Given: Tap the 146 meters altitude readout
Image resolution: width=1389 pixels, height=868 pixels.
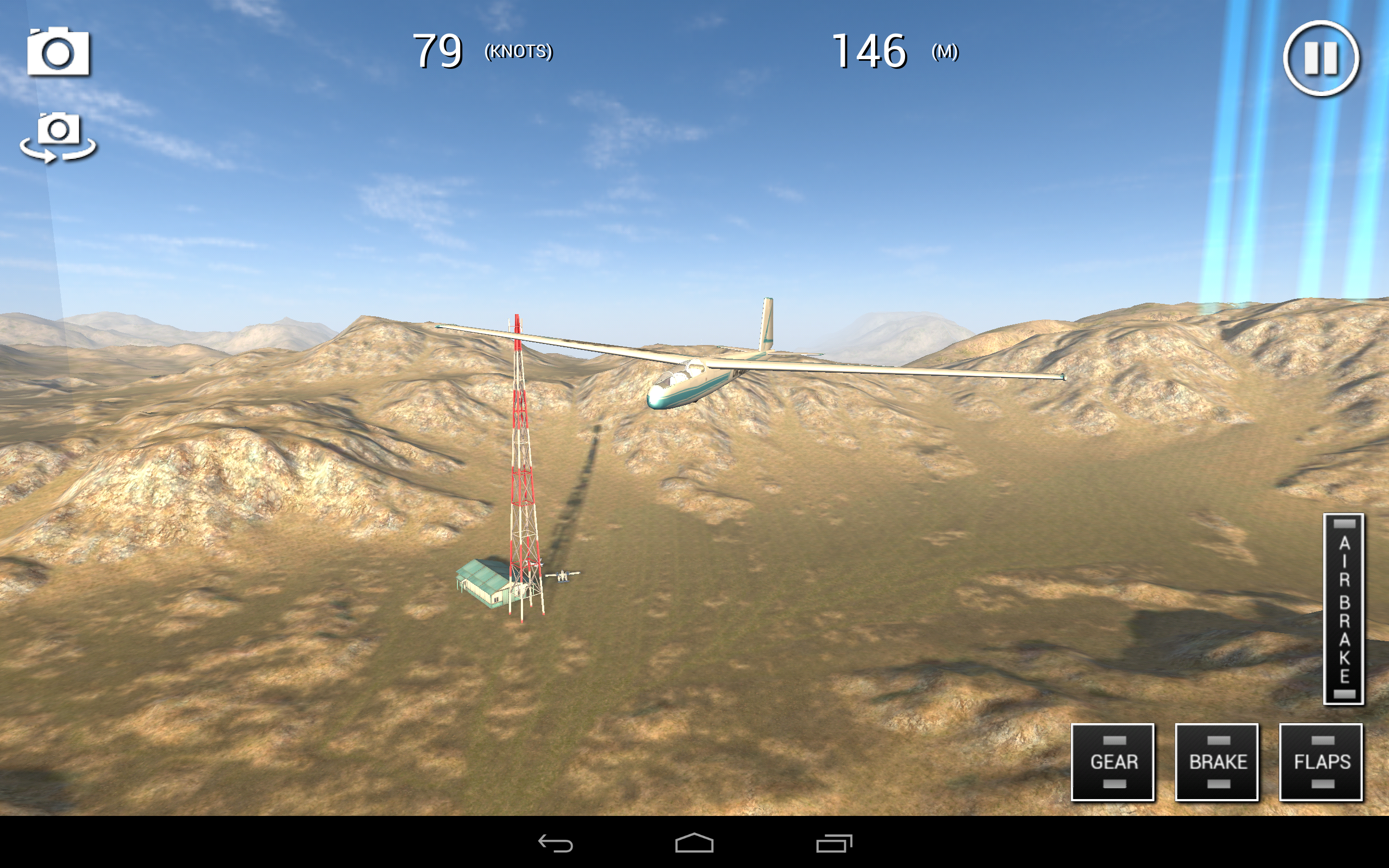Looking at the screenshot, I should point(869,52).
